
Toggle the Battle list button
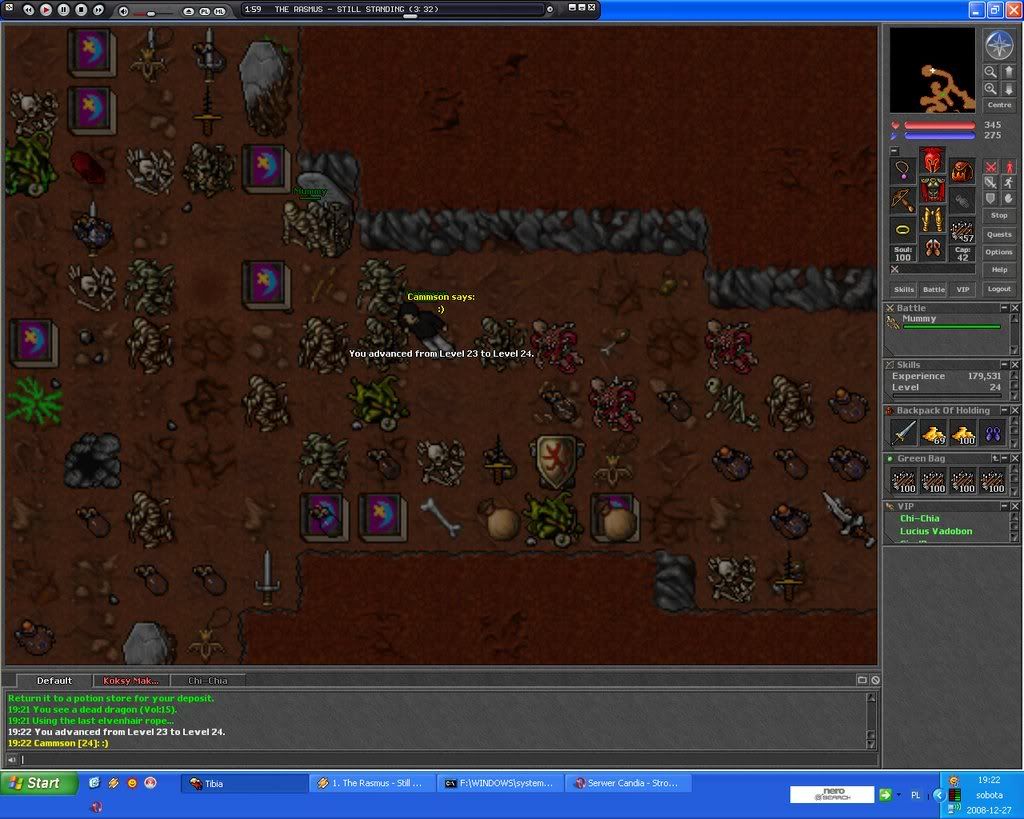[x=933, y=289]
